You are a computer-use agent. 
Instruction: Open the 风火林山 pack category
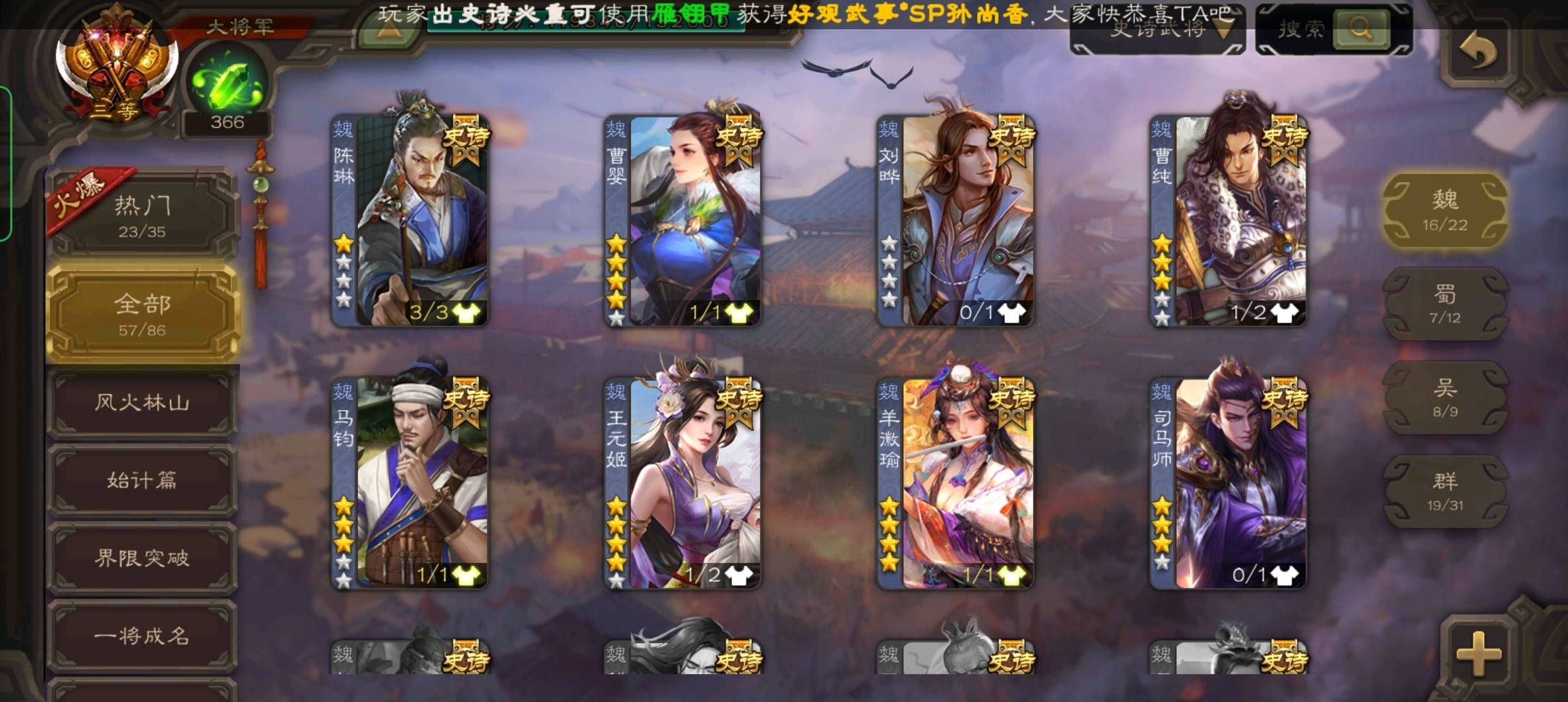pos(142,403)
